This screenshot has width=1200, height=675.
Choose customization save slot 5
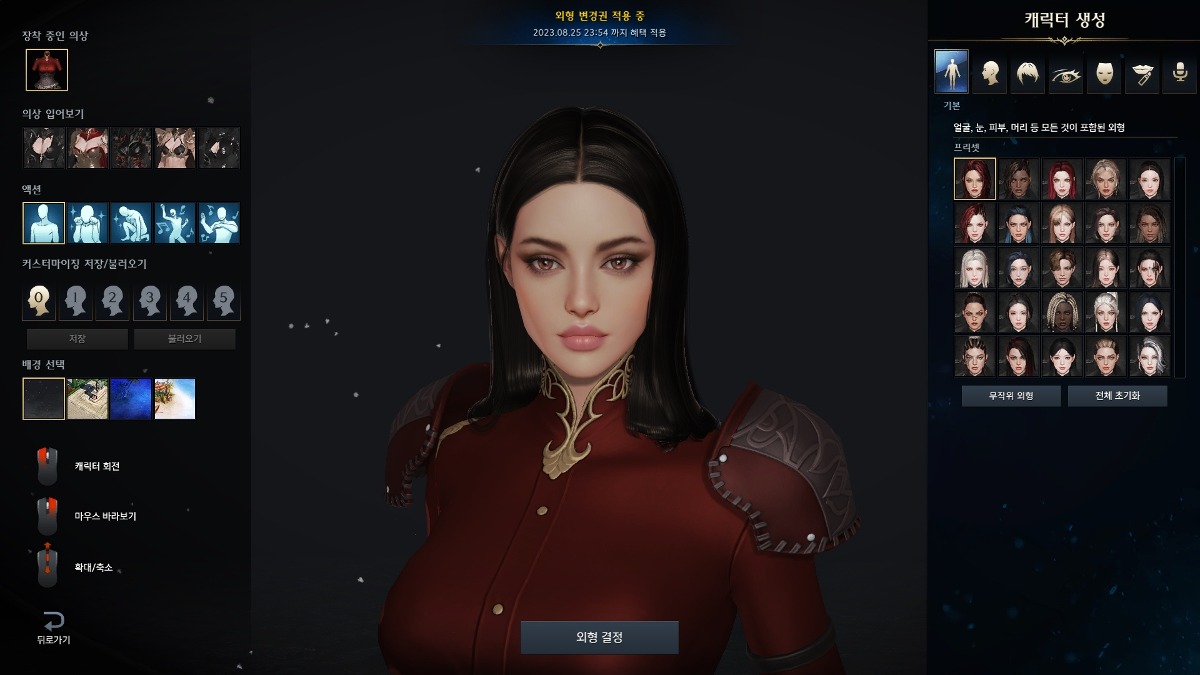(x=223, y=299)
